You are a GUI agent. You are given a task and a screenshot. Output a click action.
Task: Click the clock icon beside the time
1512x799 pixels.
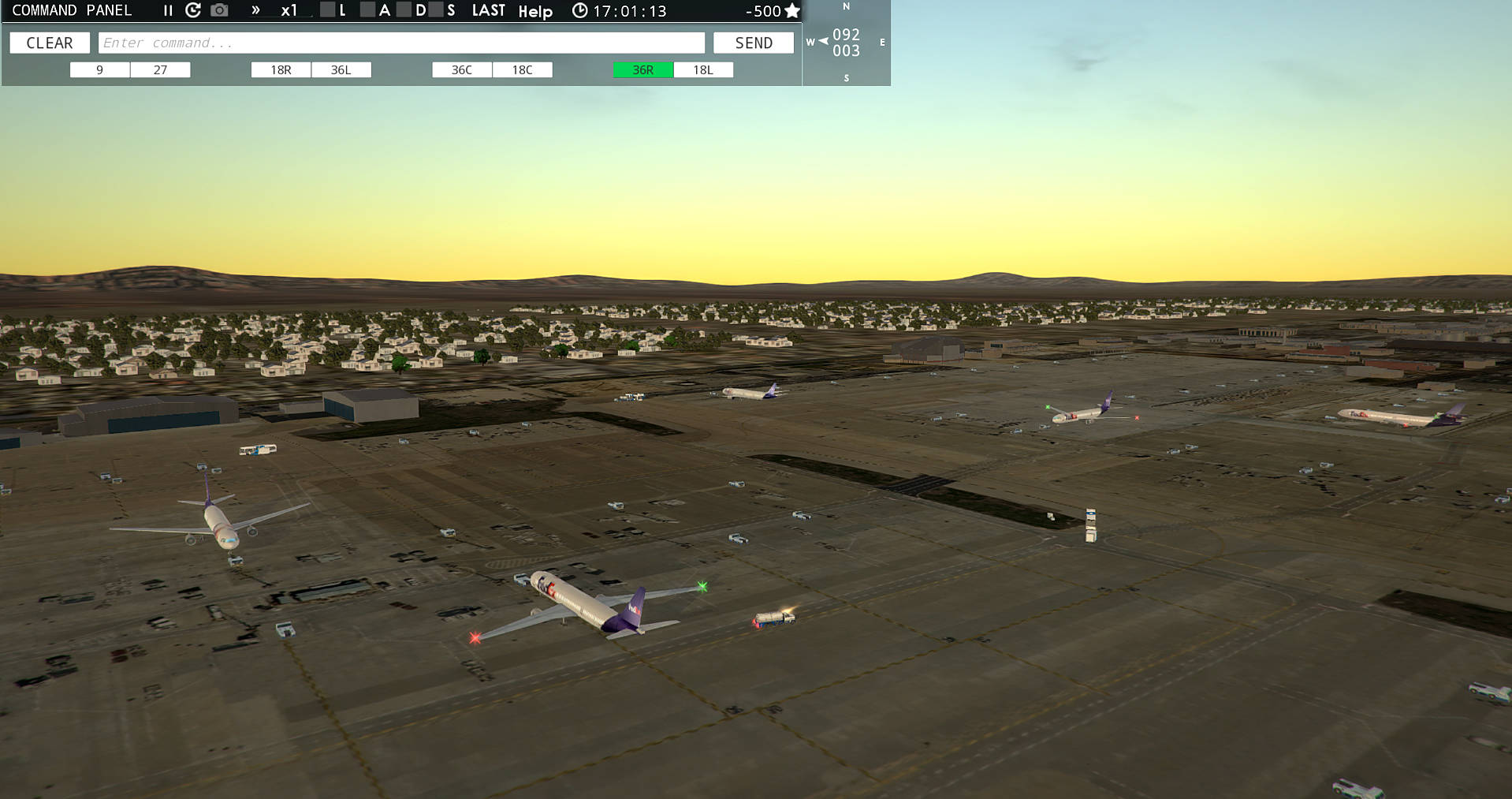click(579, 10)
